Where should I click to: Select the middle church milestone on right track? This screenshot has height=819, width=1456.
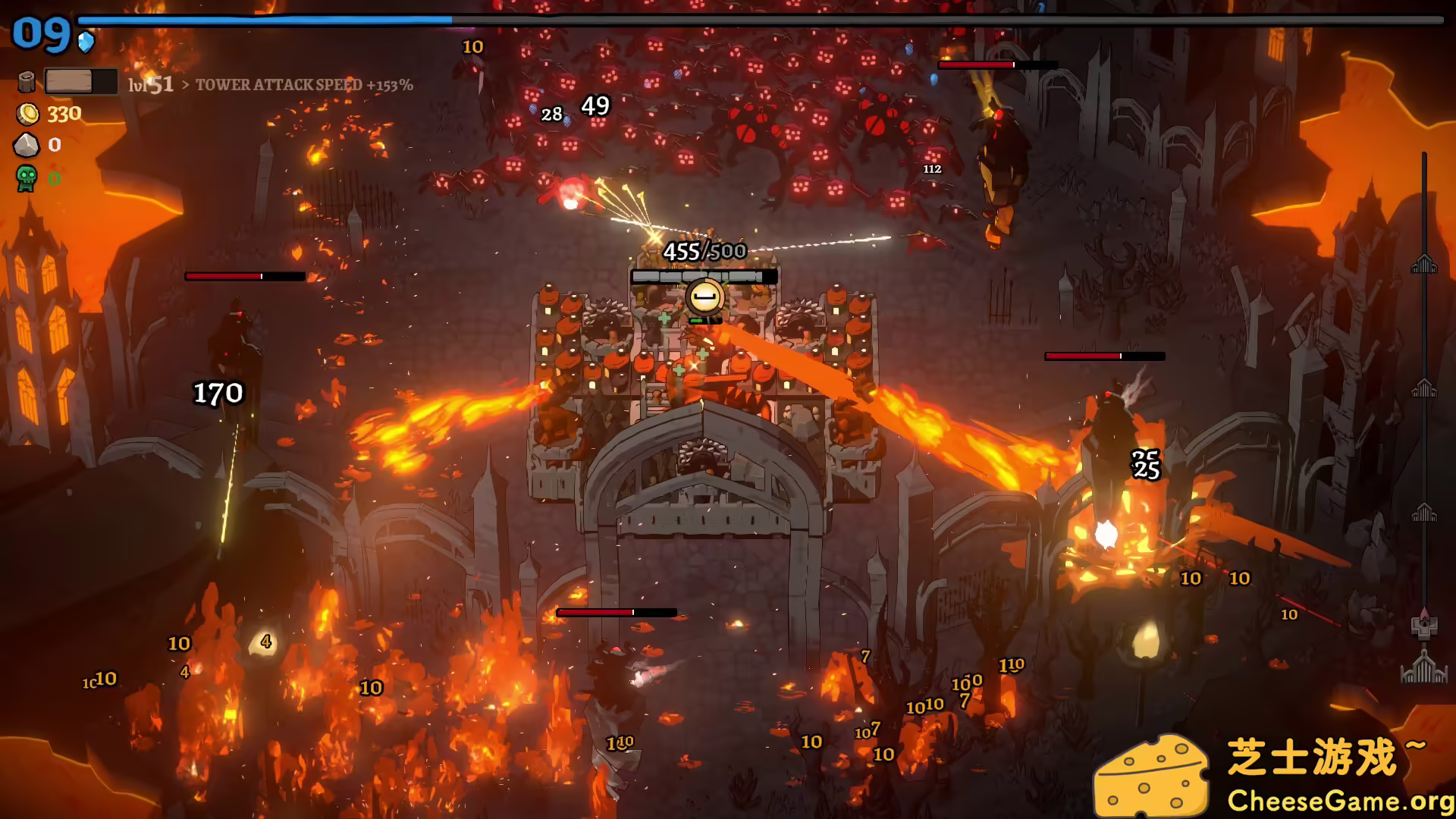click(1424, 388)
